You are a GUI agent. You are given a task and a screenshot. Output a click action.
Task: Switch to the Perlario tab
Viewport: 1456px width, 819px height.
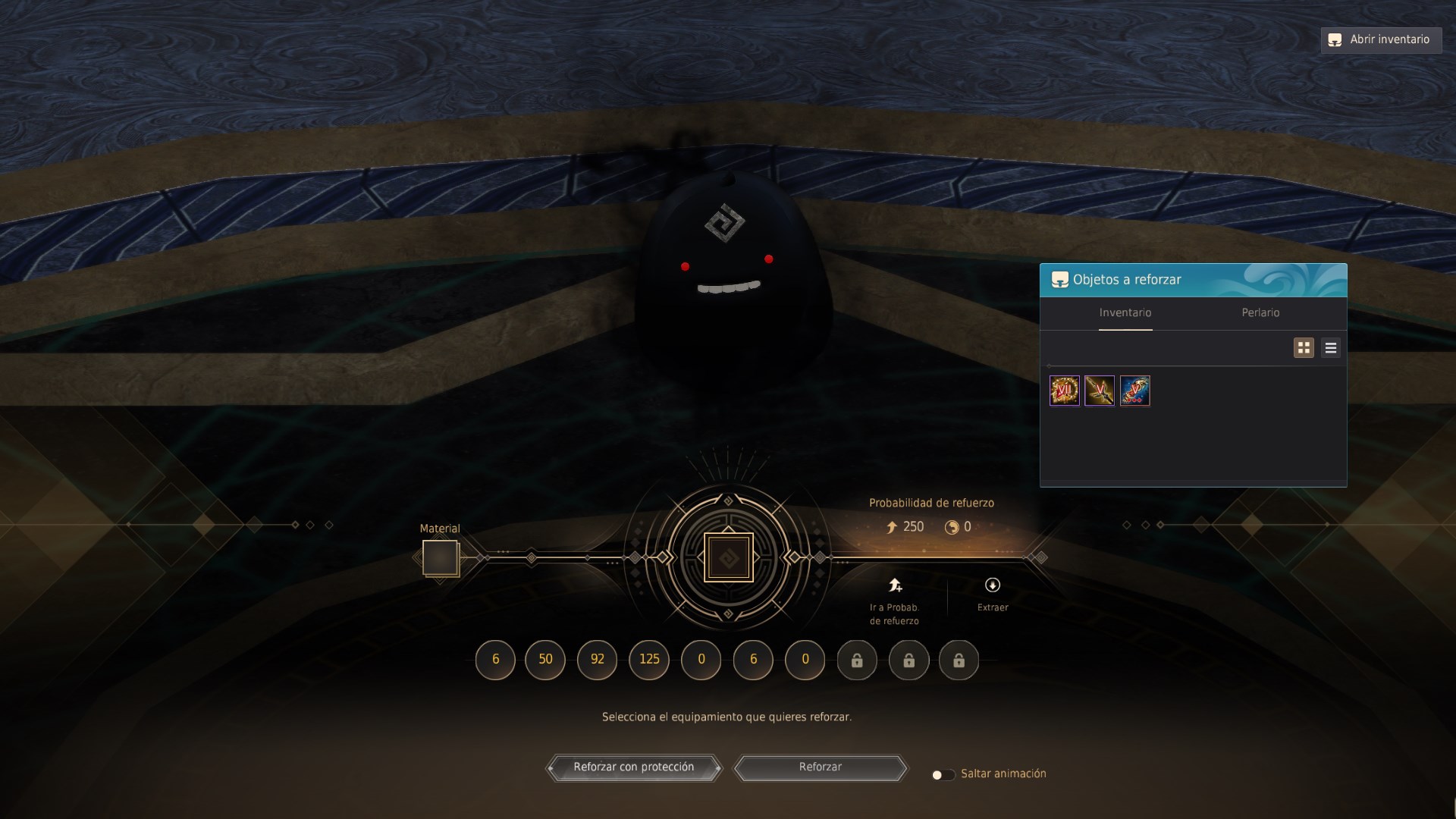pos(1260,312)
